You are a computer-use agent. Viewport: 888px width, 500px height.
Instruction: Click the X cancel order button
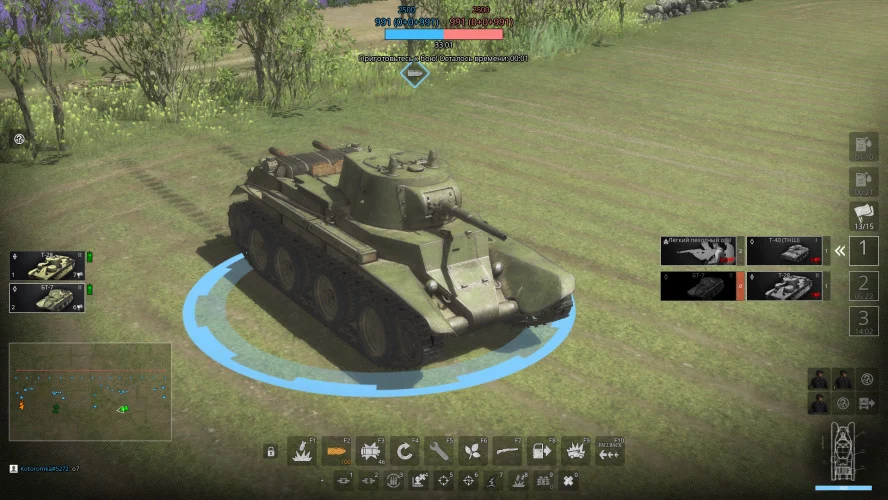pos(569,482)
